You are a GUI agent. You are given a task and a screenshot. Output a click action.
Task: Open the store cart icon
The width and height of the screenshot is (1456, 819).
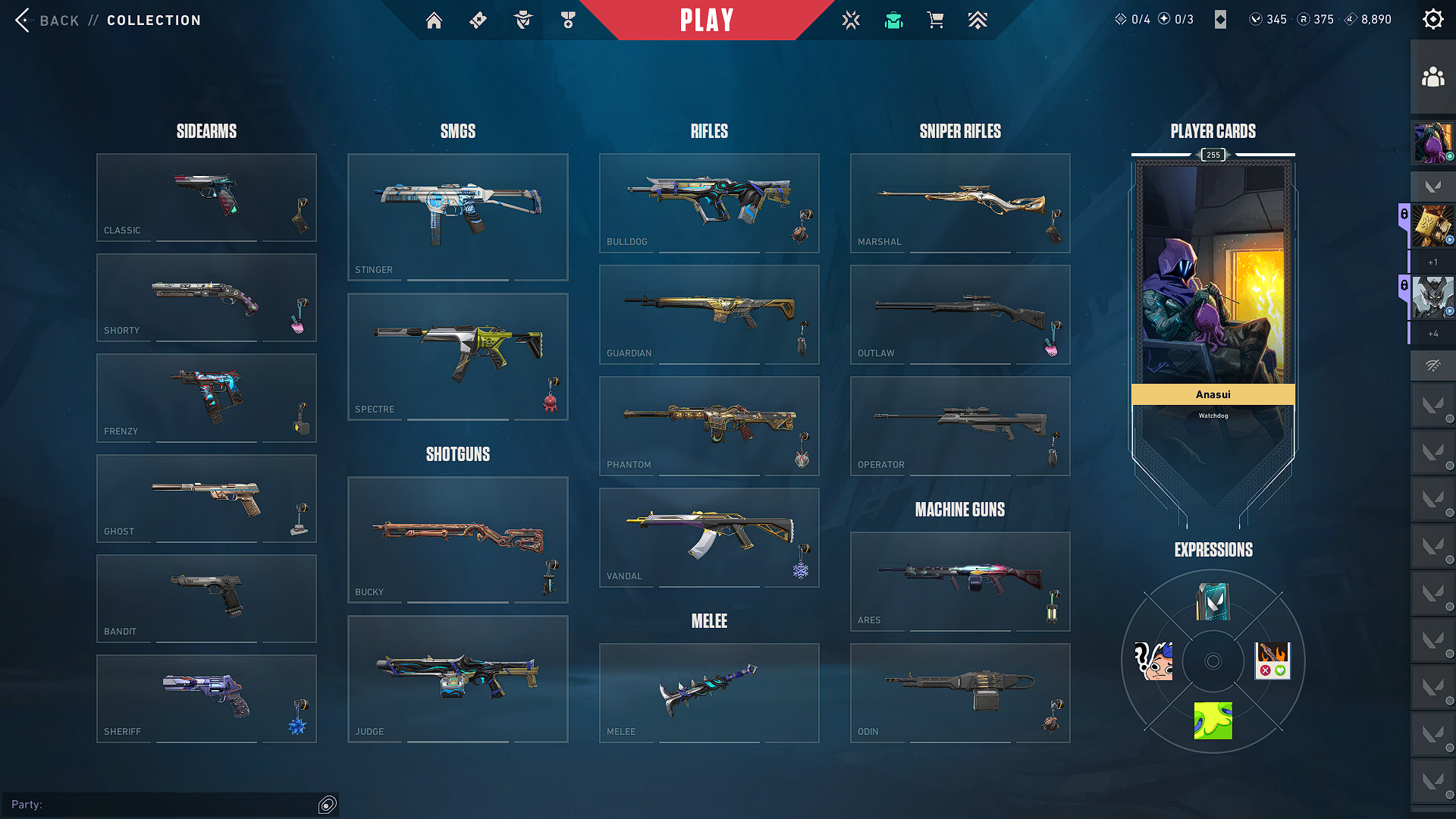pyautogui.click(x=935, y=20)
